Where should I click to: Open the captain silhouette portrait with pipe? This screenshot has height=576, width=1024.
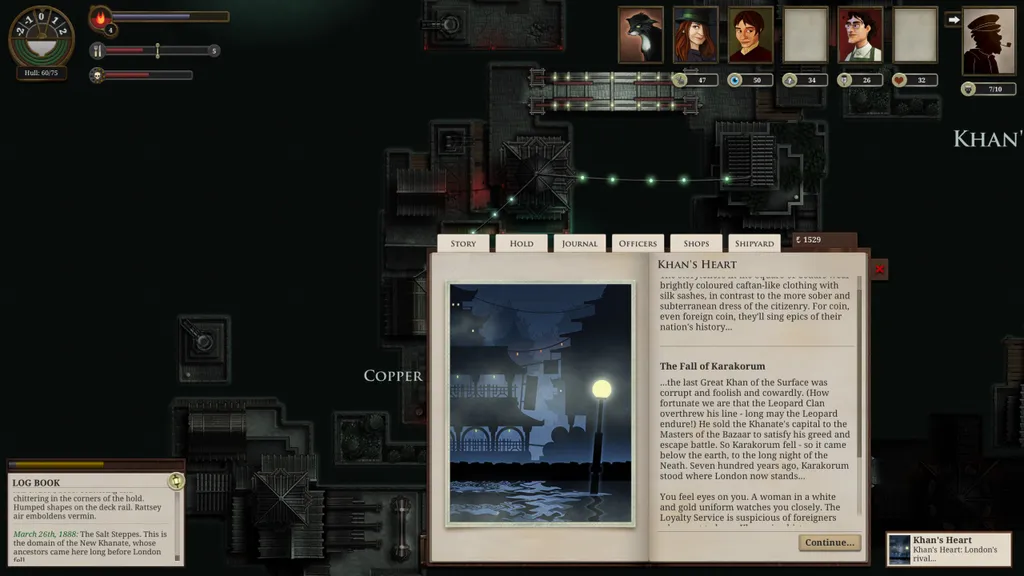[988, 41]
